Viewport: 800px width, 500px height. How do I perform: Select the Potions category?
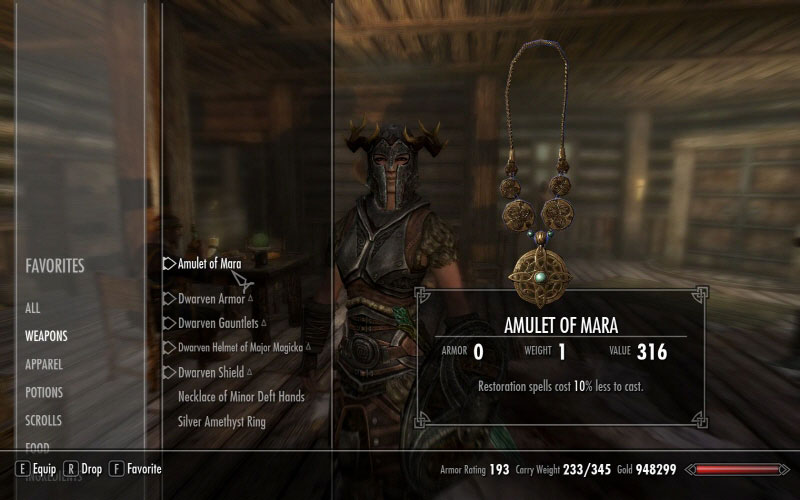(x=44, y=393)
